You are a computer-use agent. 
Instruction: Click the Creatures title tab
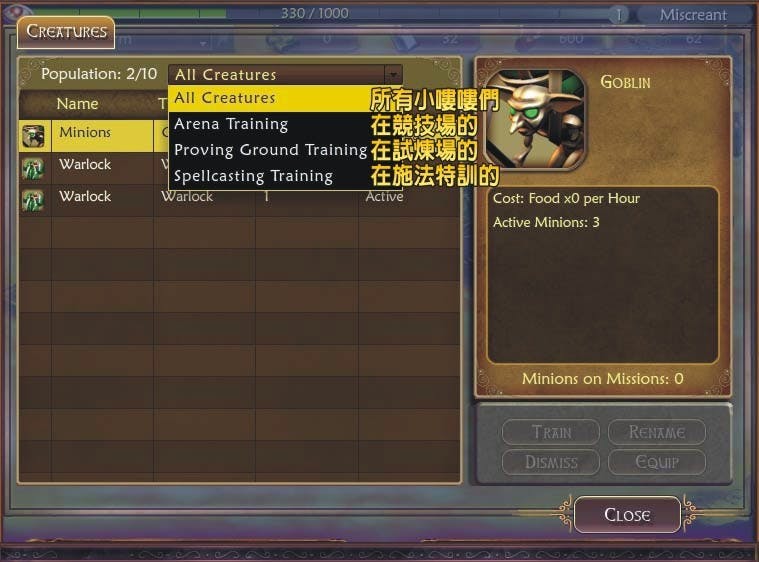pos(66,32)
